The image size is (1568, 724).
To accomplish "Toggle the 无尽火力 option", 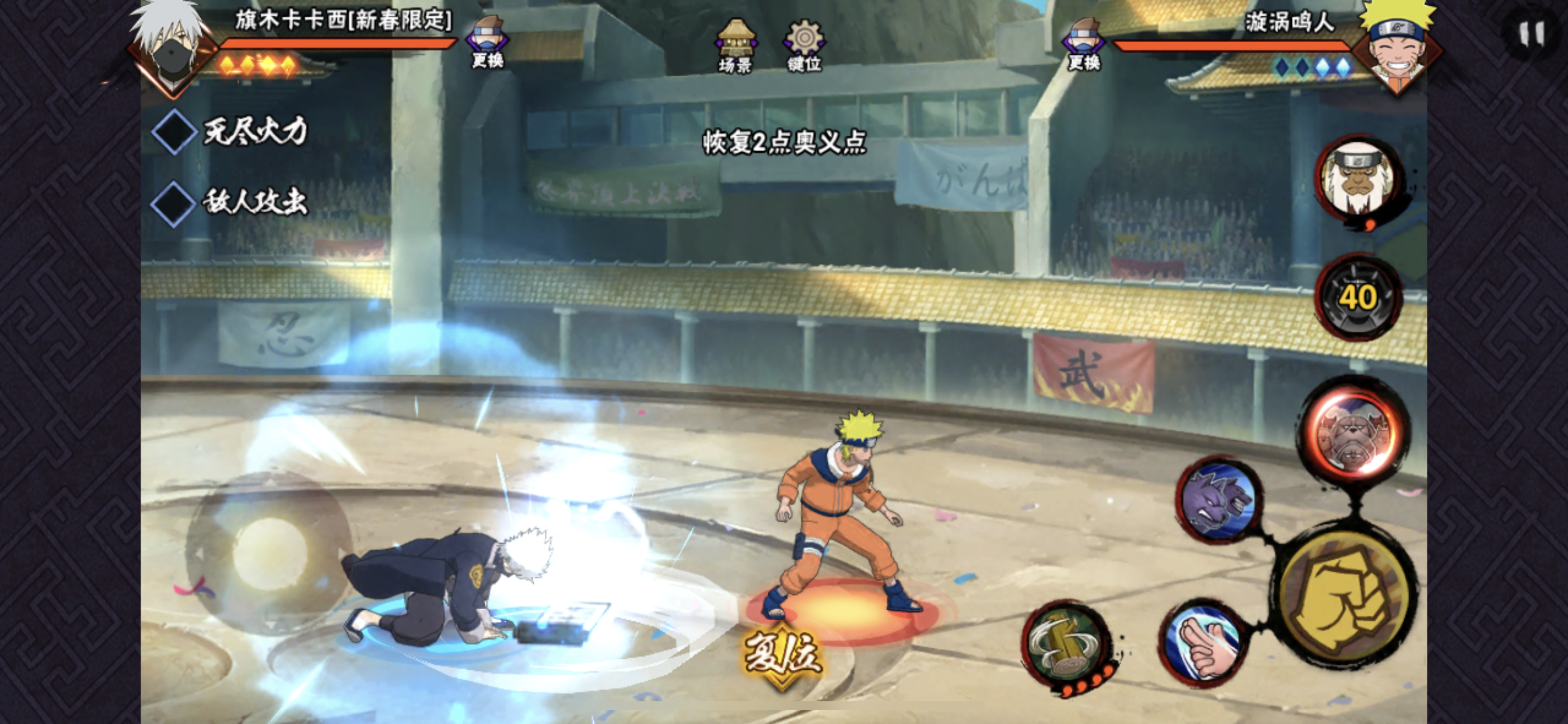I will (x=174, y=131).
